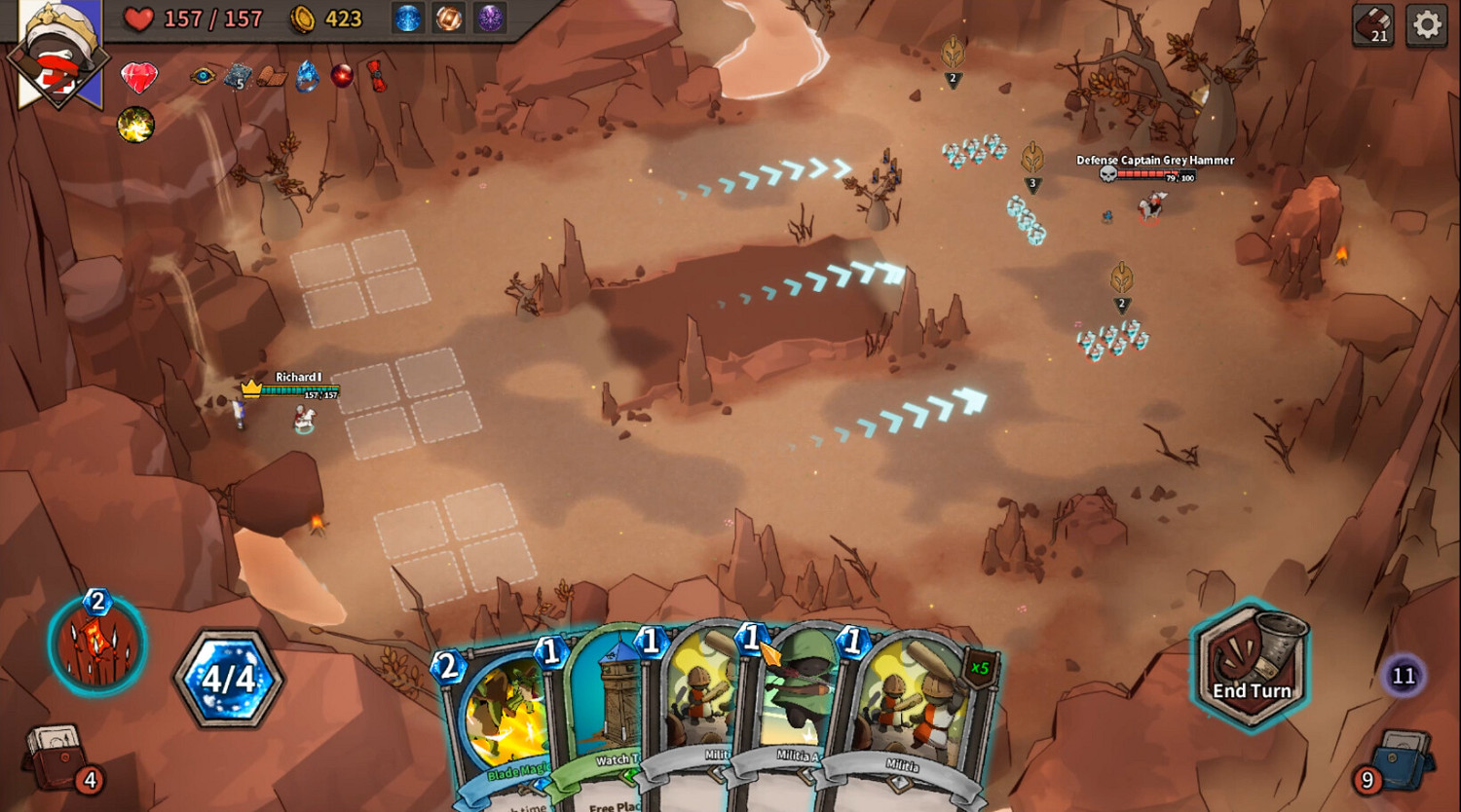
Task: Click the yellow-green swirl buff icon
Action: [x=135, y=125]
